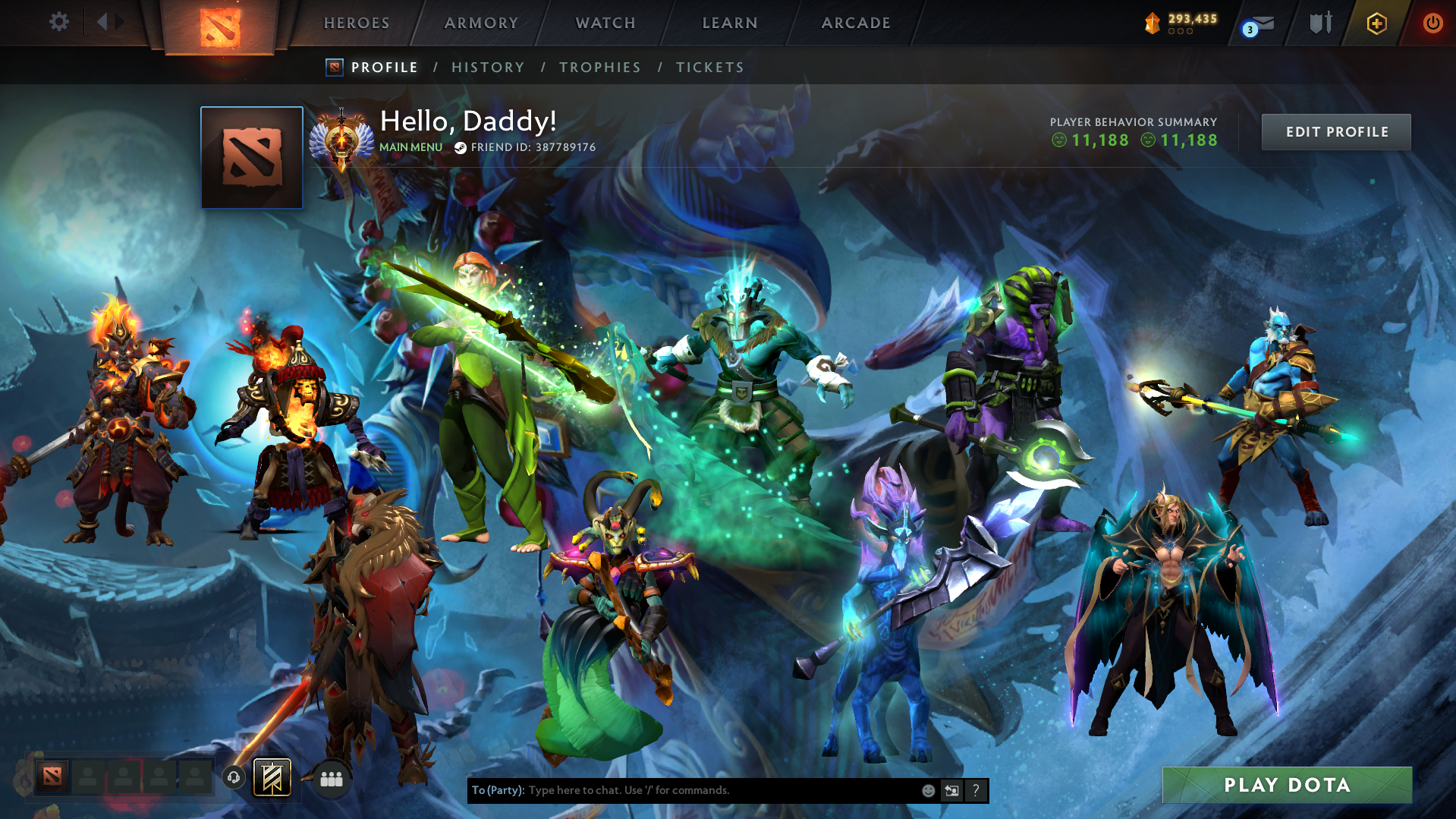Open the chat help question mark
Image resolution: width=1456 pixels, height=819 pixels.
(976, 790)
